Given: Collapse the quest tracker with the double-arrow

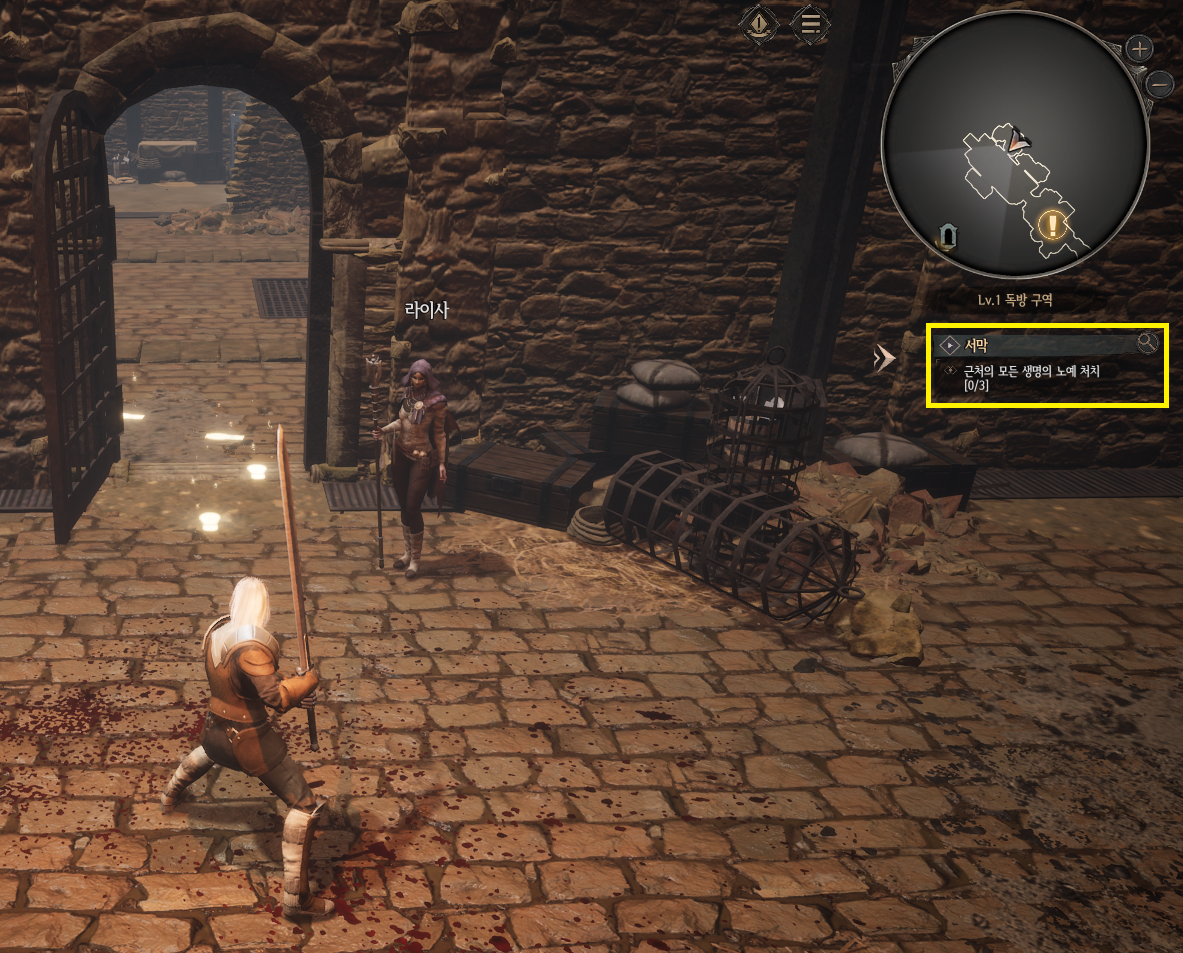Looking at the screenshot, I should (x=884, y=358).
